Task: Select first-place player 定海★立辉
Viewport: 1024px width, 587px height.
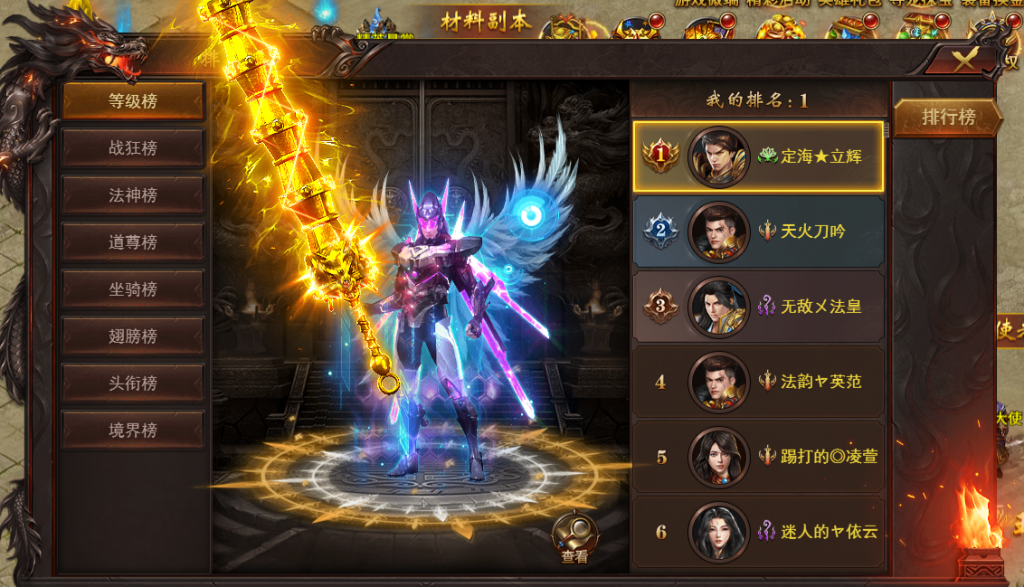Action: click(758, 157)
